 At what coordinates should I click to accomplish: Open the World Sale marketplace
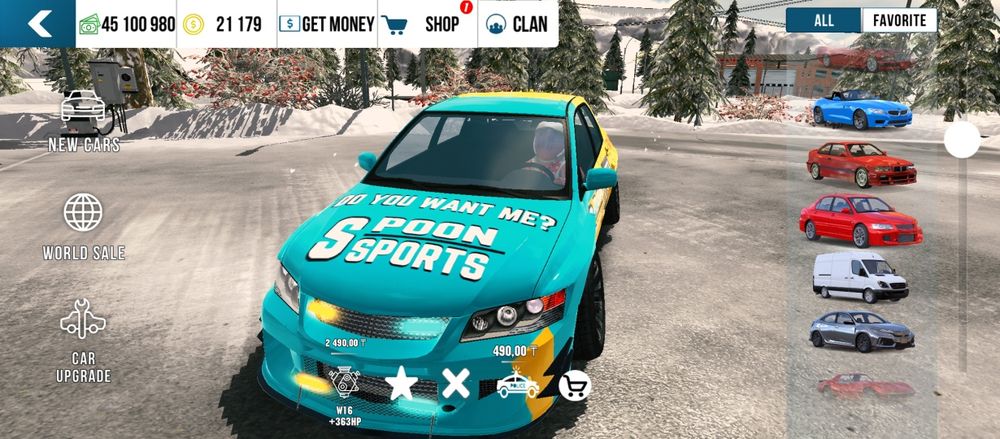[84, 226]
